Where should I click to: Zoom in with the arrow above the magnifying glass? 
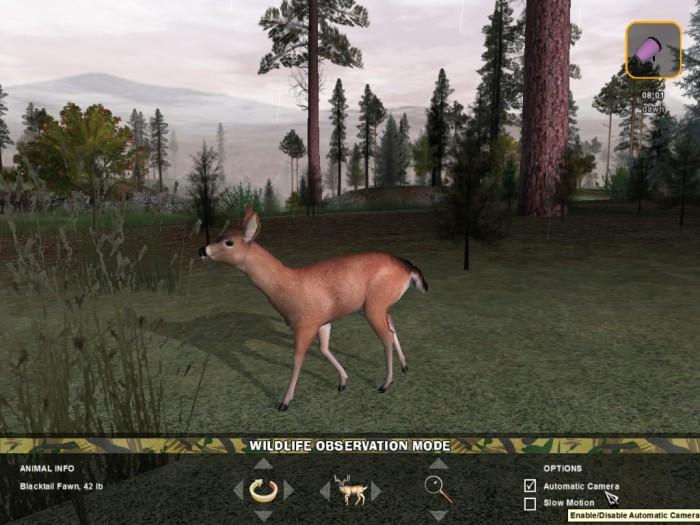point(438,464)
